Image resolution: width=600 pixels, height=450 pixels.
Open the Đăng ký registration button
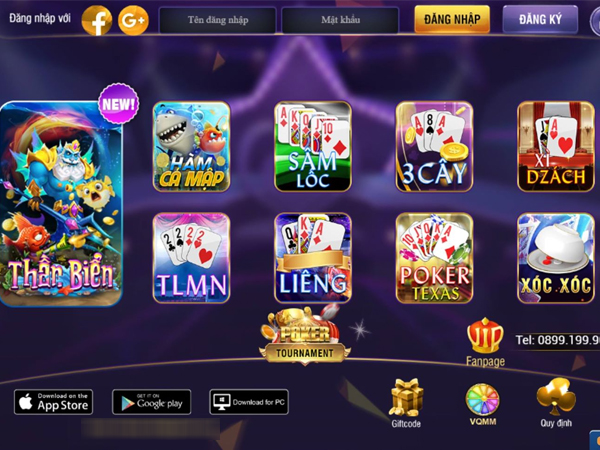click(540, 19)
